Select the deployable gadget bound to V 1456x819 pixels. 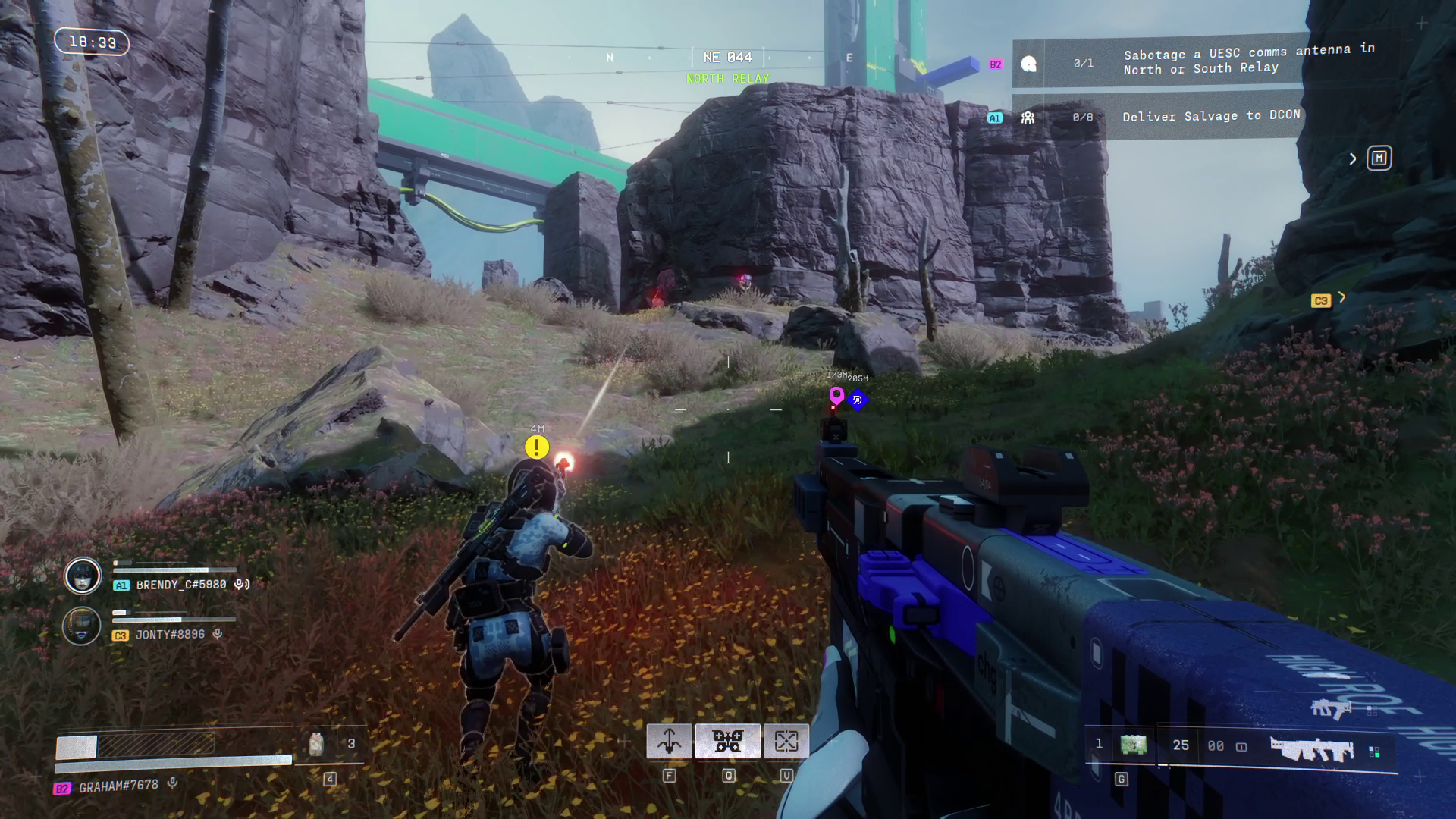pos(786,740)
